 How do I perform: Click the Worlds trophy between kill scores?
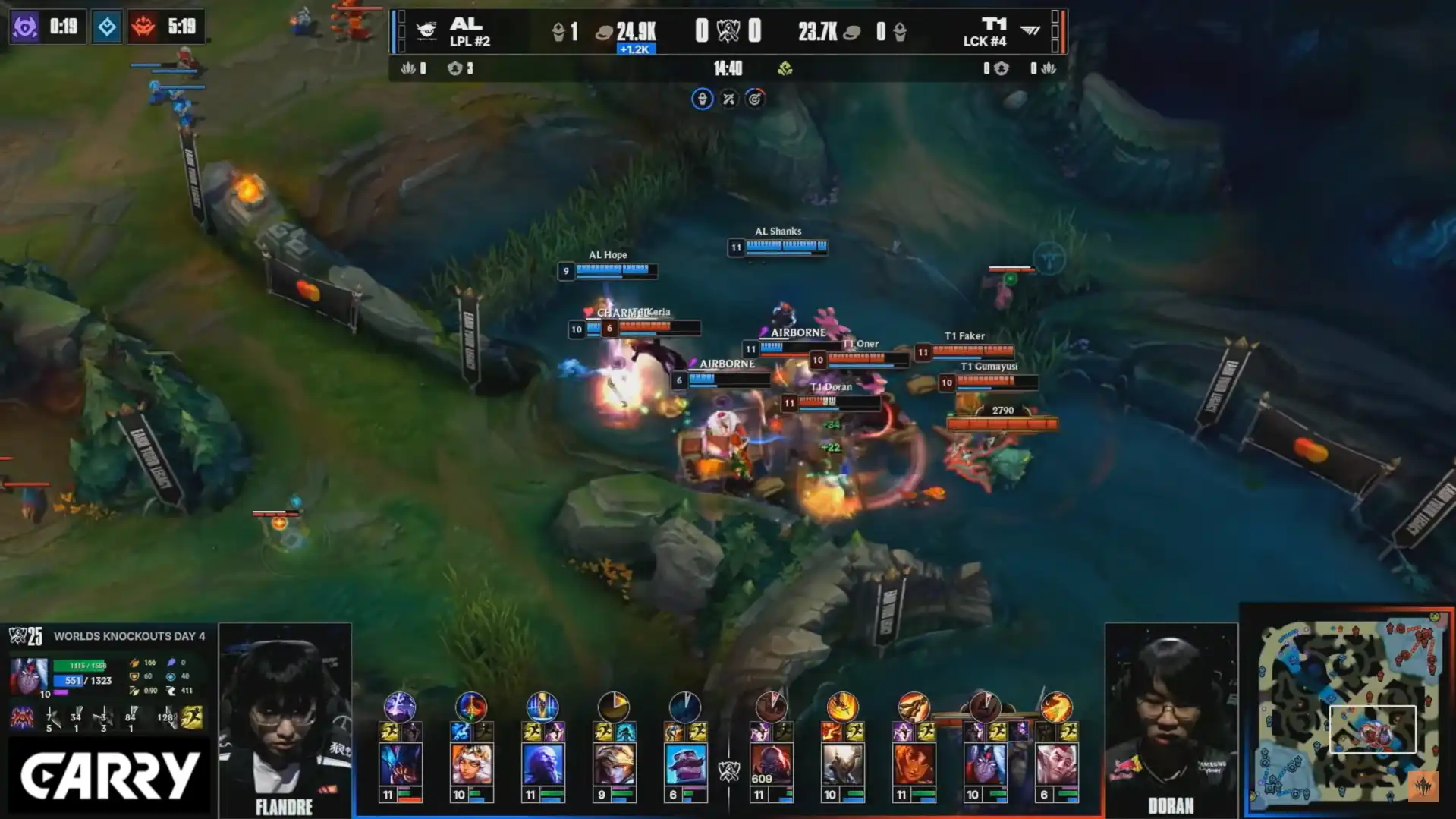pyautogui.click(x=728, y=31)
